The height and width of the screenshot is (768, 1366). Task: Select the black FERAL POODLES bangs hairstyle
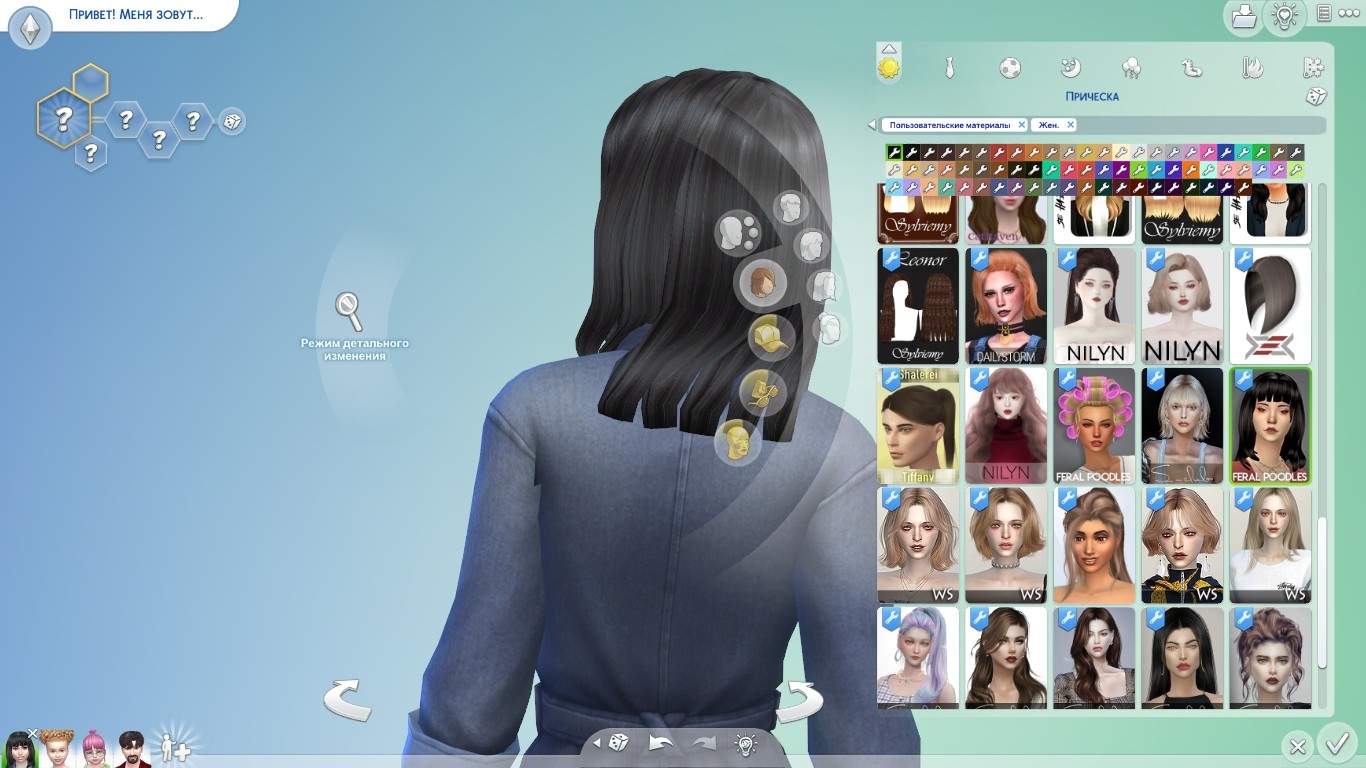tap(1270, 426)
